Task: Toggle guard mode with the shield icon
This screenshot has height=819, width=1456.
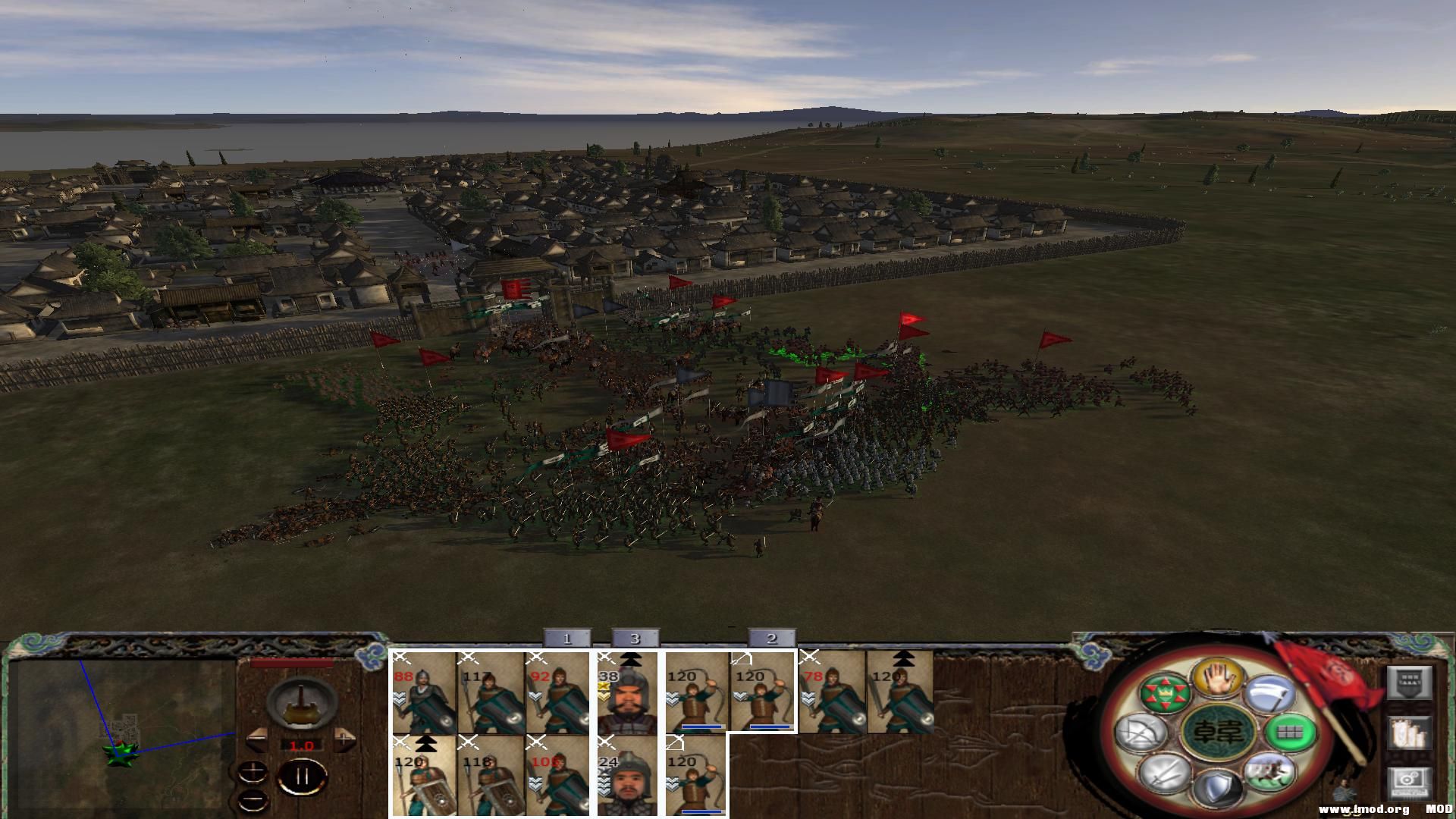Action: click(x=1218, y=789)
